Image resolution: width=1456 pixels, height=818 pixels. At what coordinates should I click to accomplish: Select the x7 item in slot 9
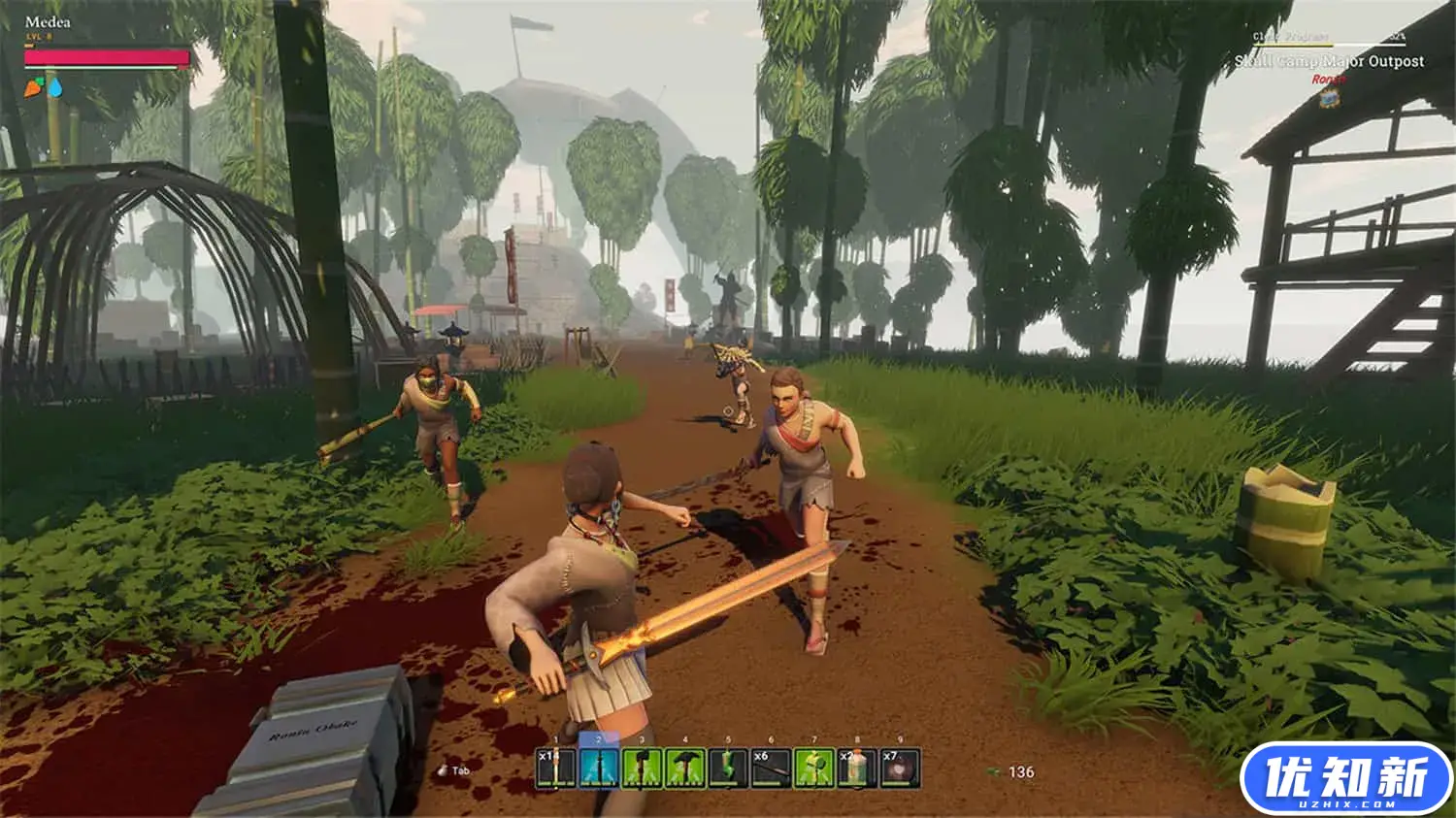900,768
